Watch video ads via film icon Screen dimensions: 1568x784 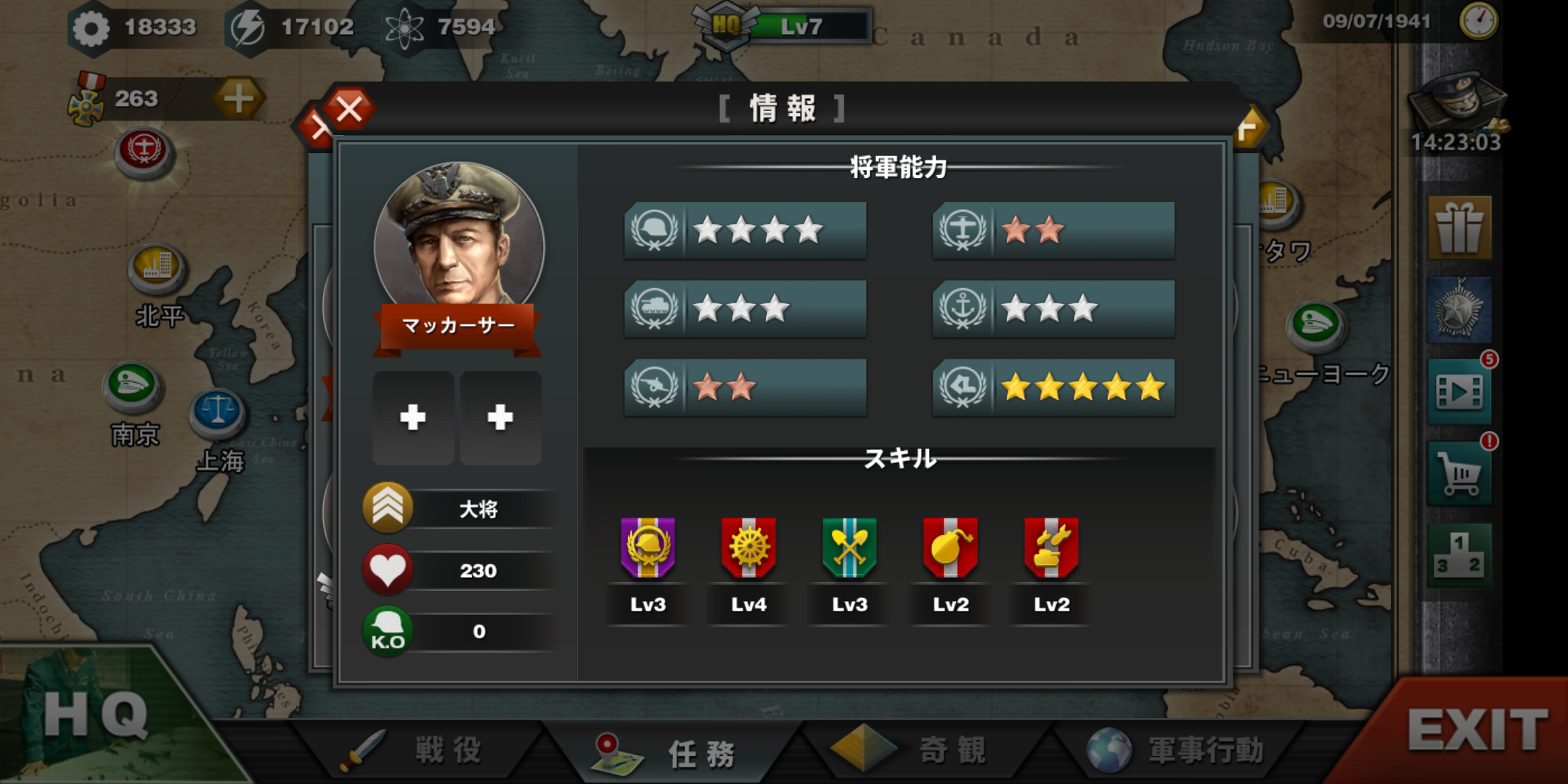point(1459,392)
